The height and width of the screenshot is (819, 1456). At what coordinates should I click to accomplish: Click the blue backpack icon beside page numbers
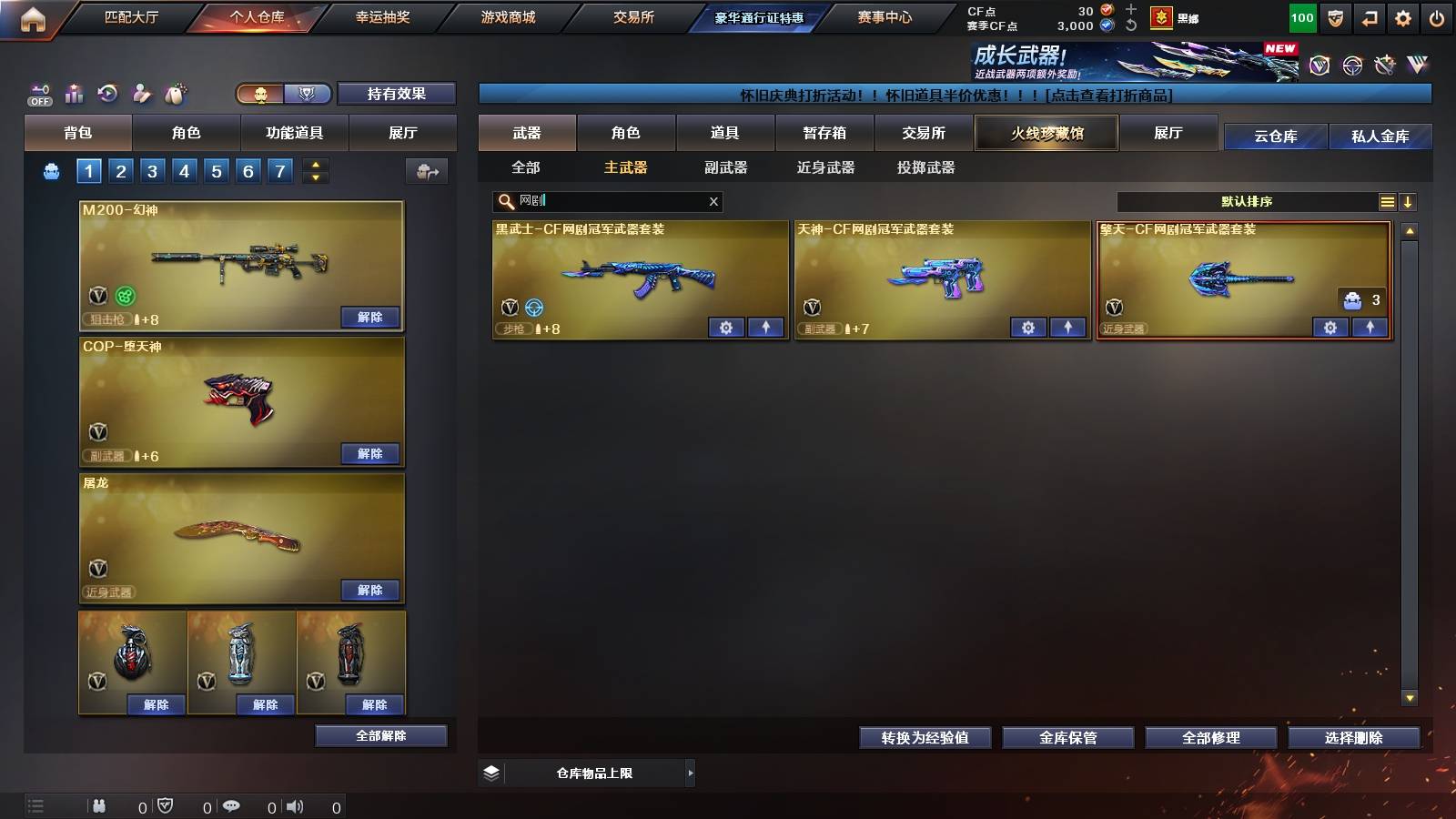point(52,169)
